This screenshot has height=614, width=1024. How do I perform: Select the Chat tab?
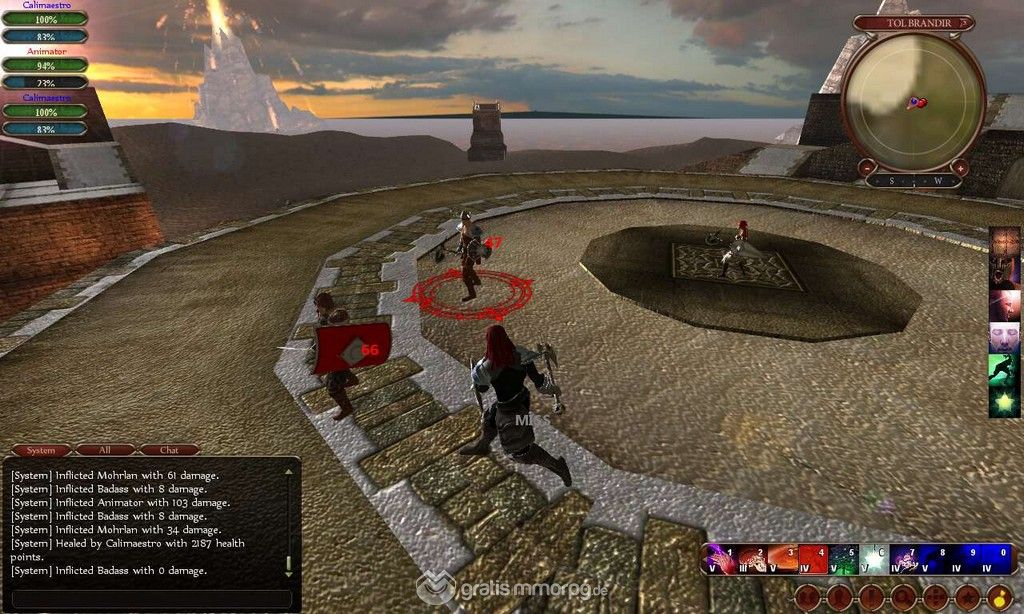pos(169,450)
